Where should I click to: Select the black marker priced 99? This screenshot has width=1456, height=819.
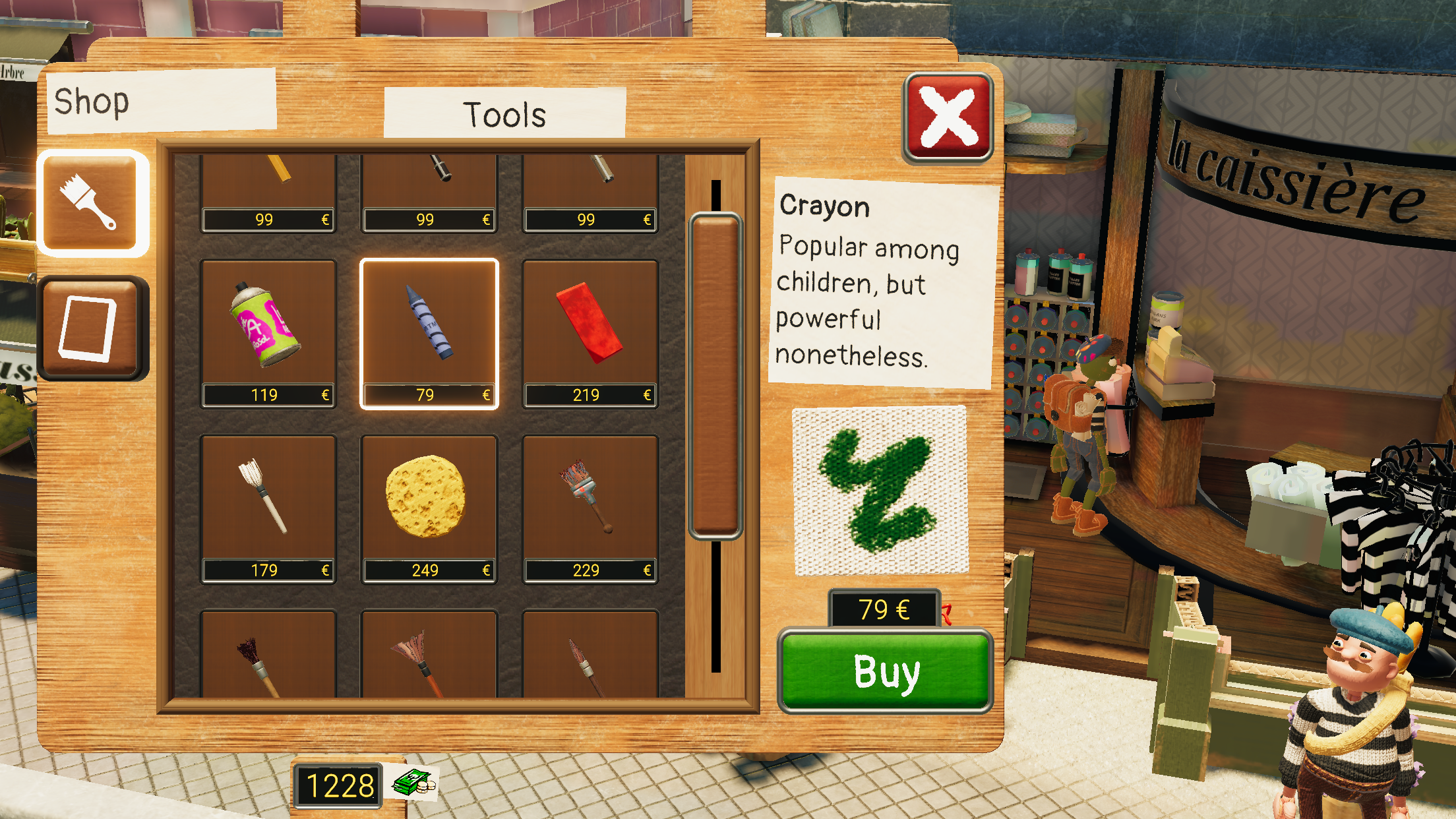click(428, 175)
